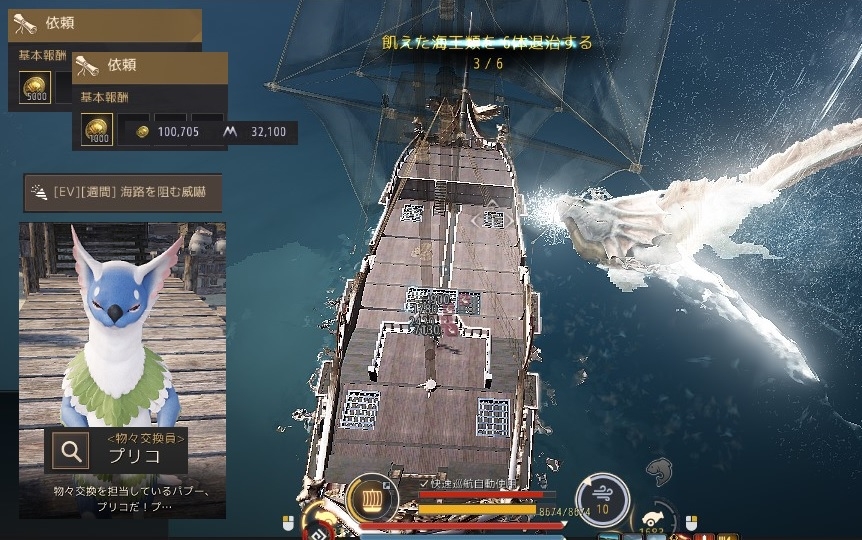Use the wind breeze skill icon
This screenshot has height=540, width=862.
pyautogui.click(x=603, y=497)
